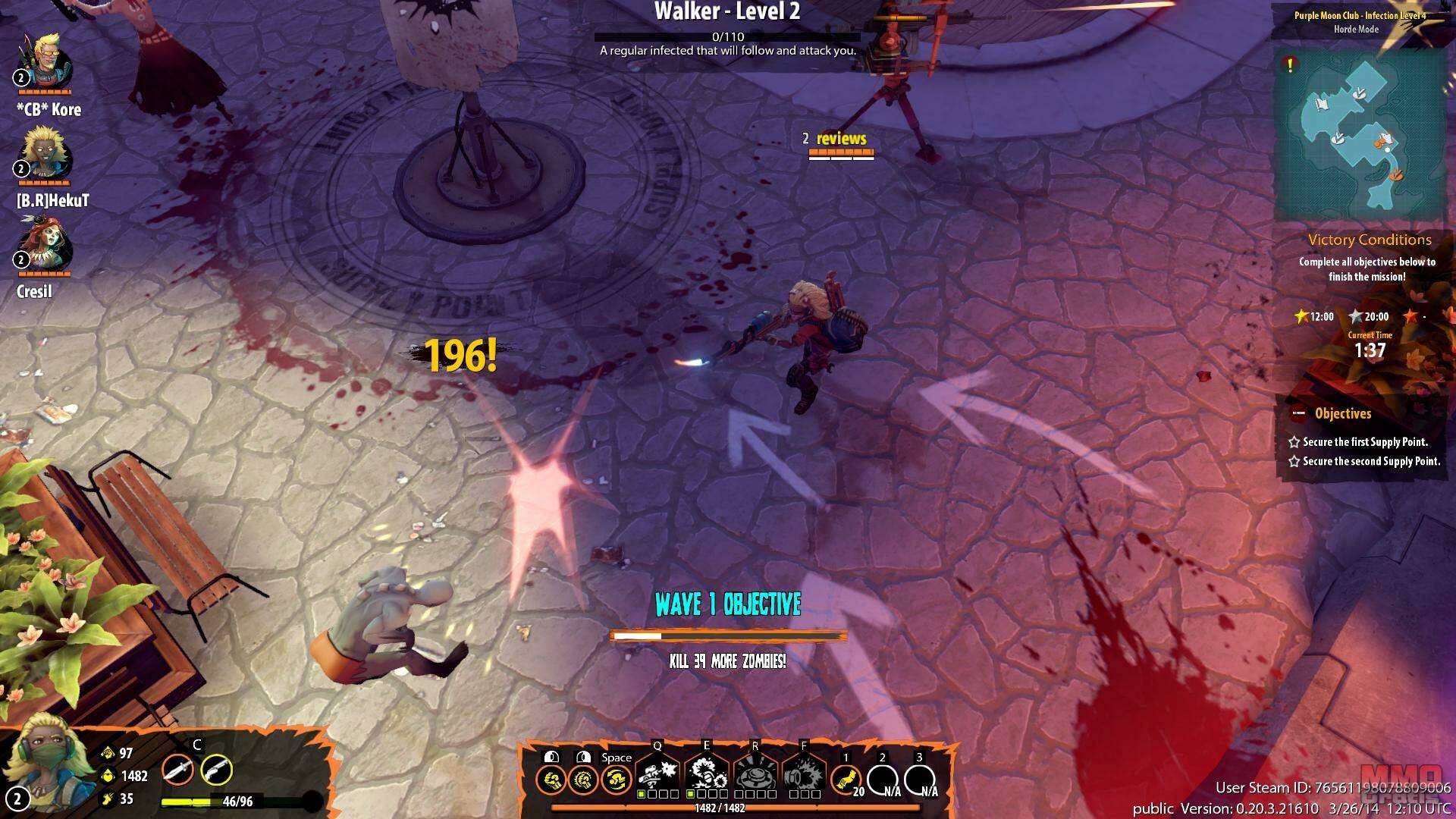Switch to the shotgun weapon
Screen dimensions: 1456x819
tap(216, 770)
